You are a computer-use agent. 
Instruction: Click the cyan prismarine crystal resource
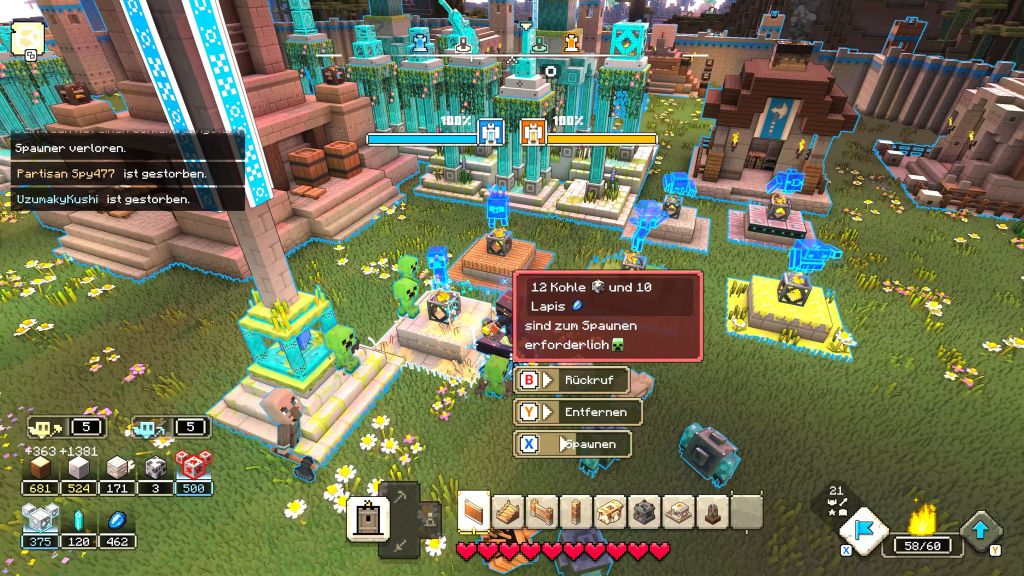[x=78, y=521]
